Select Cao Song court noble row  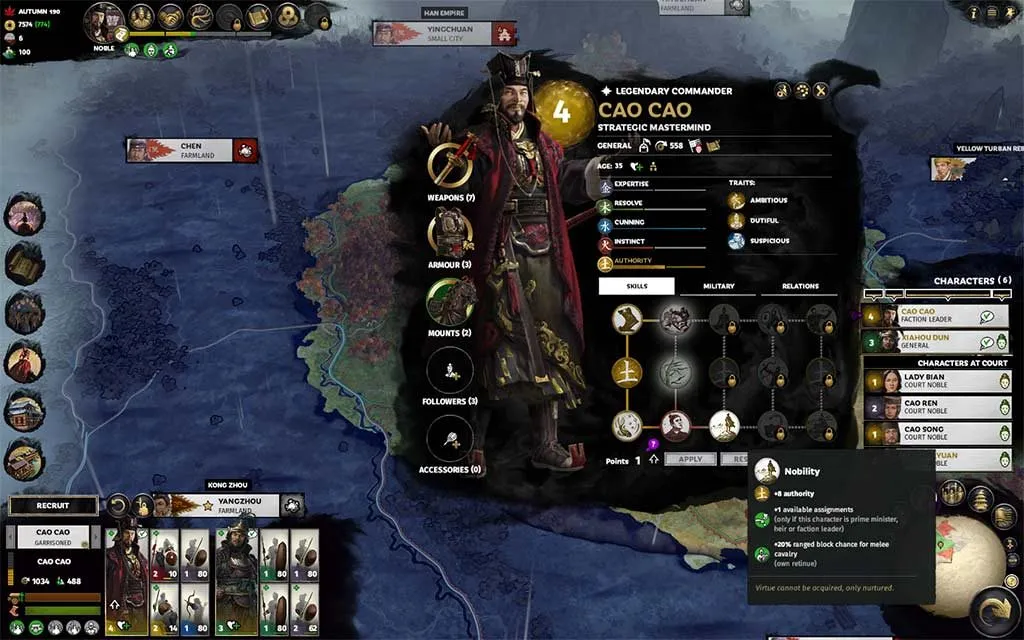935,433
